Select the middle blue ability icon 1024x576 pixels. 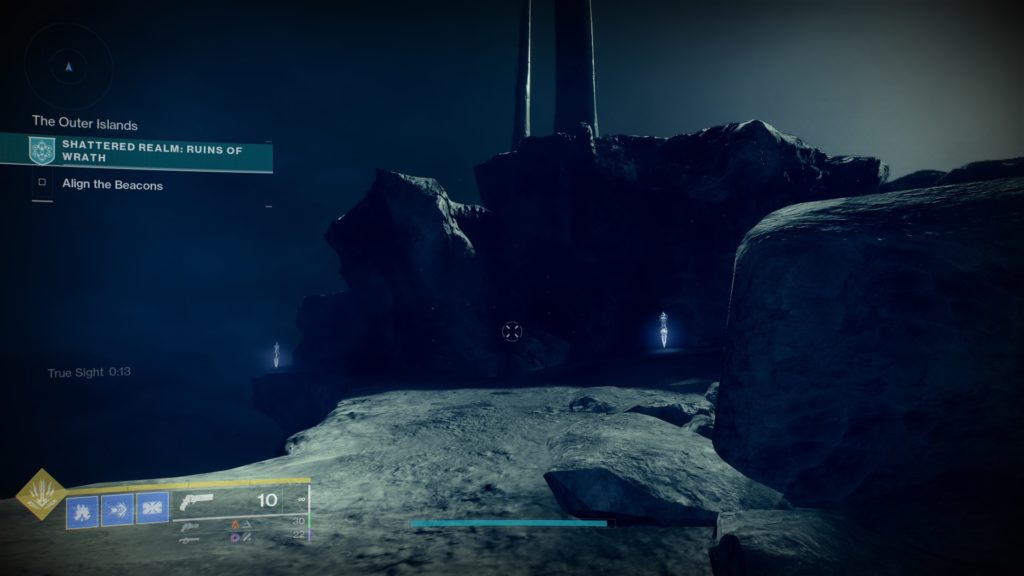click(x=117, y=510)
